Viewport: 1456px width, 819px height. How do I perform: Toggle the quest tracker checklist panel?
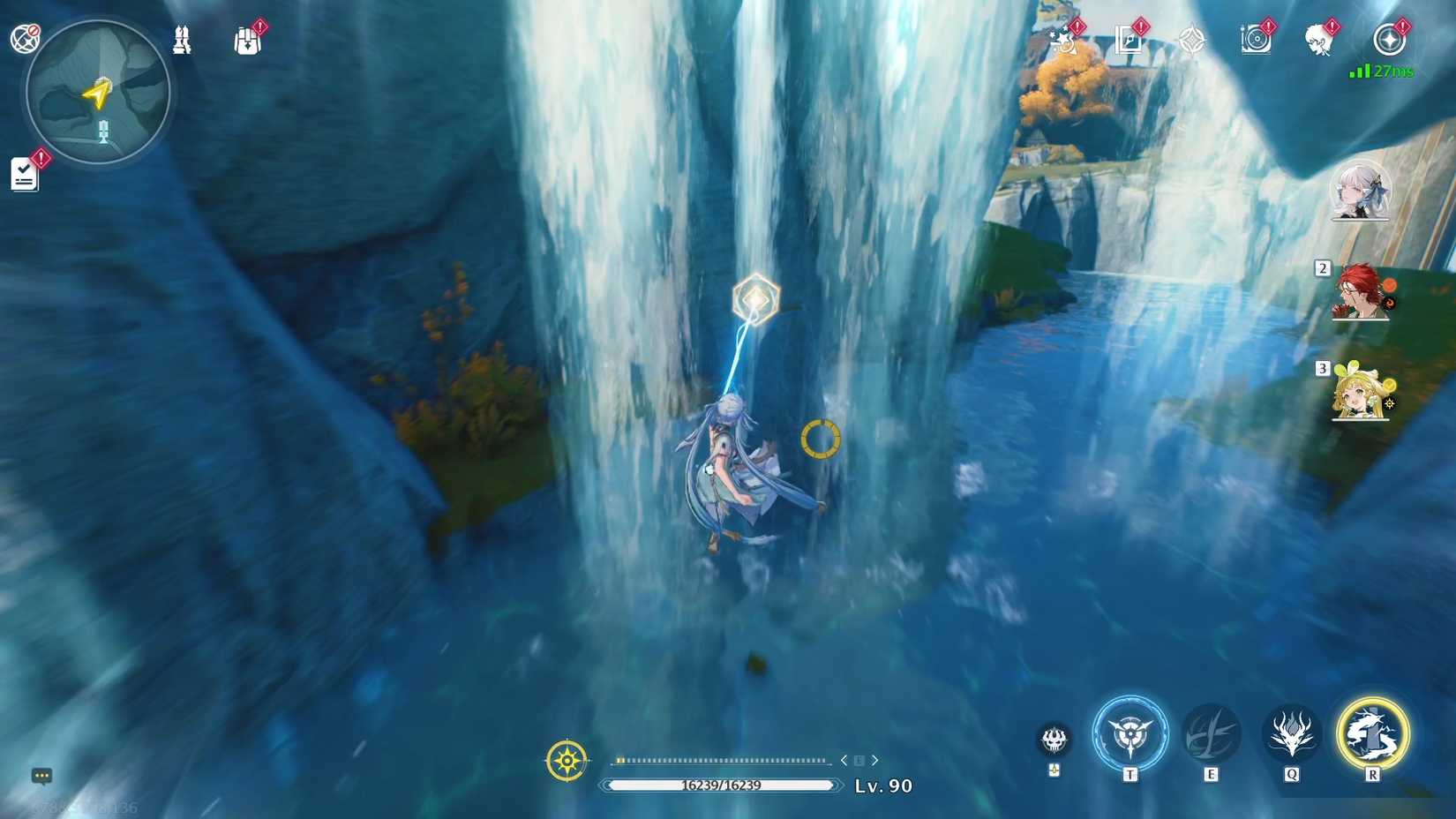[25, 173]
